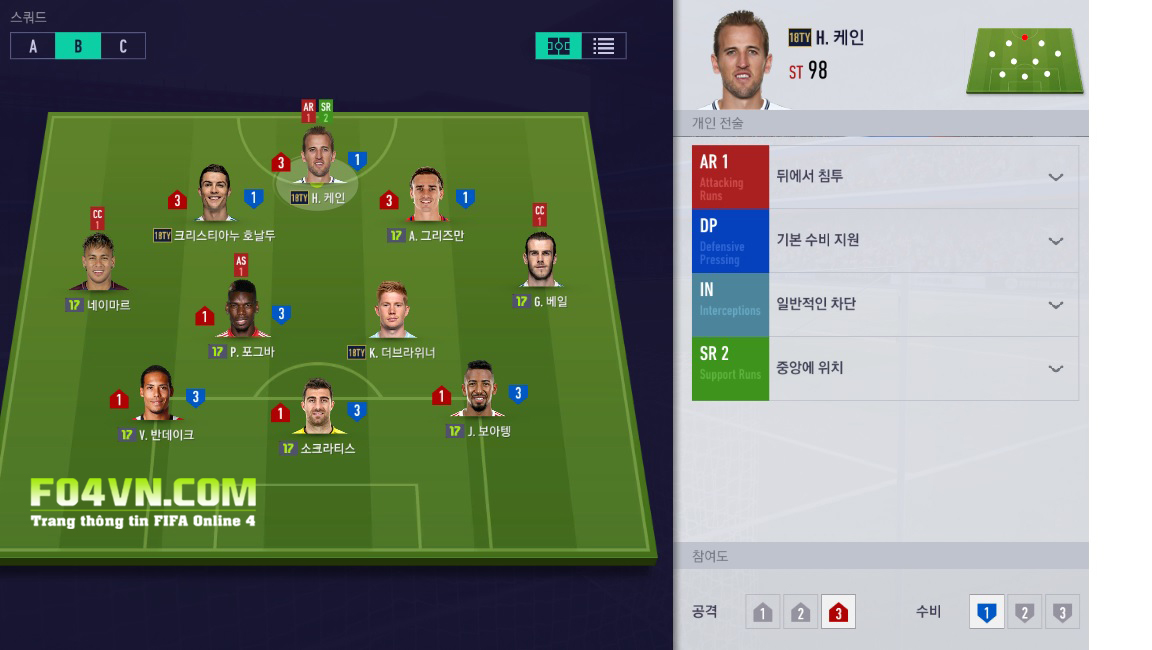The height and width of the screenshot is (650, 1152).
Task: Open the DP Defensive Pressing dropdown
Action: tap(1055, 241)
